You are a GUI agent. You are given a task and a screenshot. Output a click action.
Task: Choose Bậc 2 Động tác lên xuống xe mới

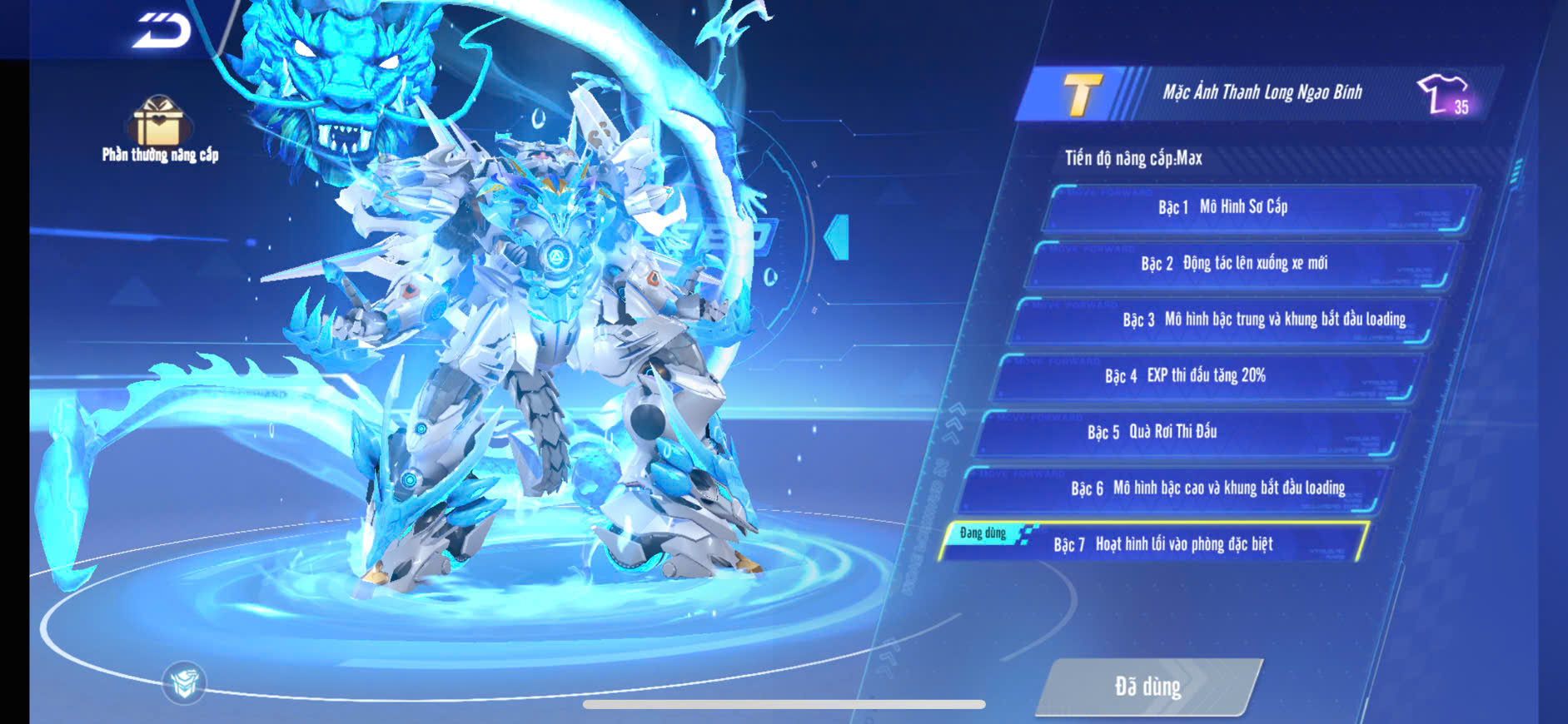point(1241,264)
